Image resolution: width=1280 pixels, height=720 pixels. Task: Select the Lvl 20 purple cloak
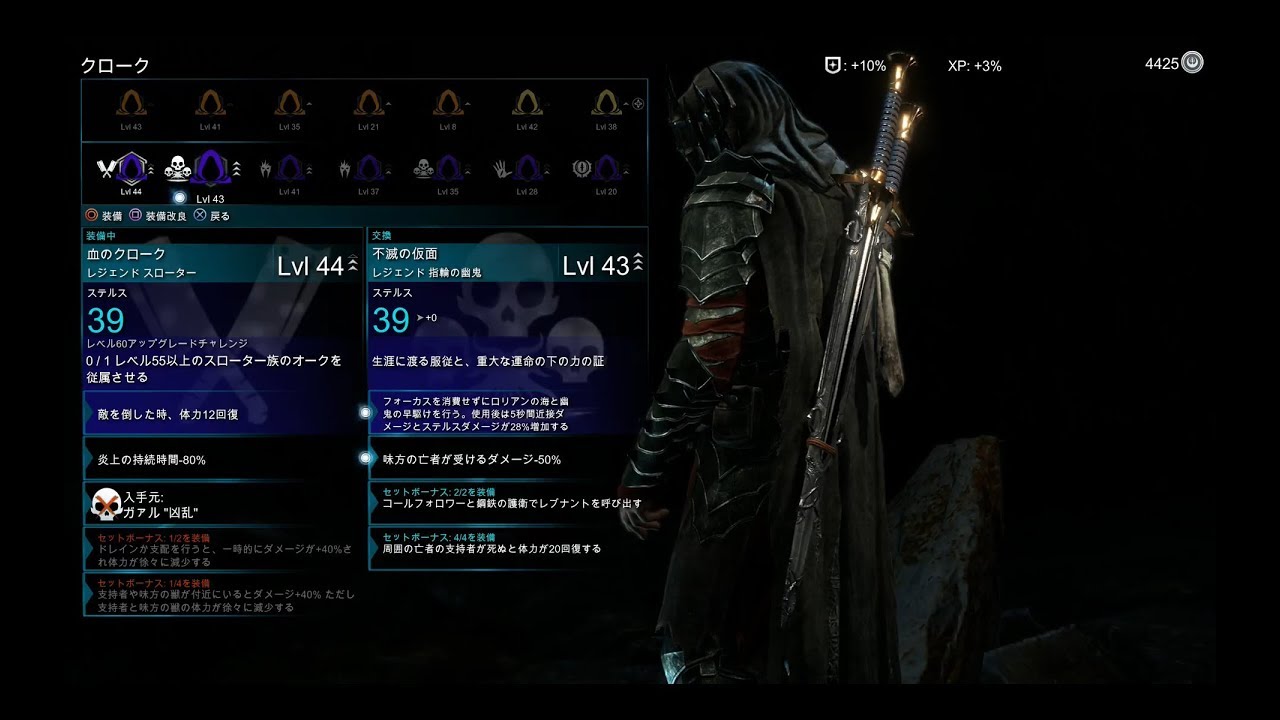tap(606, 168)
